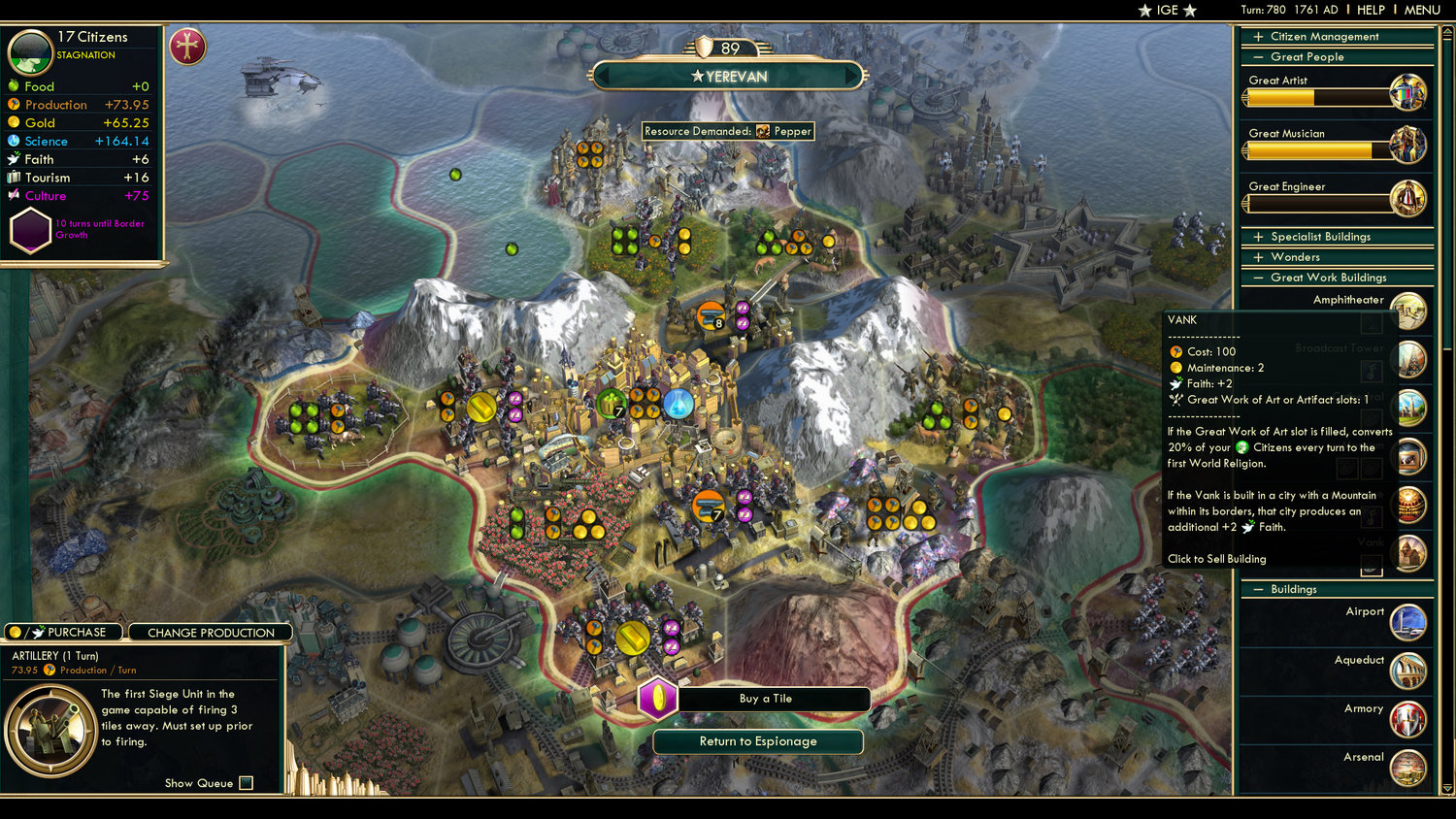Toggle the Show Queue checkbox
The width and height of the screenshot is (1456, 819).
tap(247, 783)
